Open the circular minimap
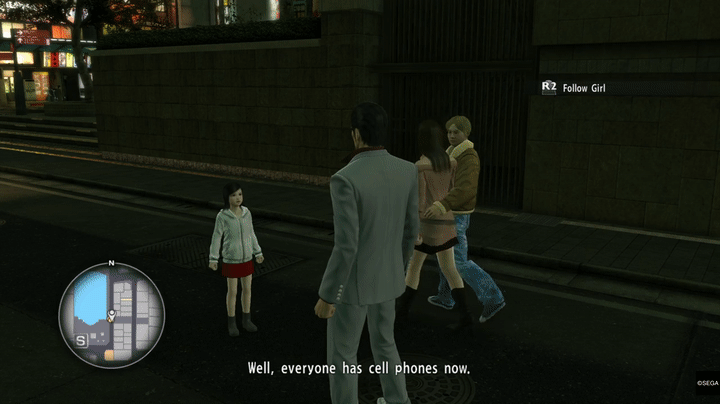 click(111, 316)
